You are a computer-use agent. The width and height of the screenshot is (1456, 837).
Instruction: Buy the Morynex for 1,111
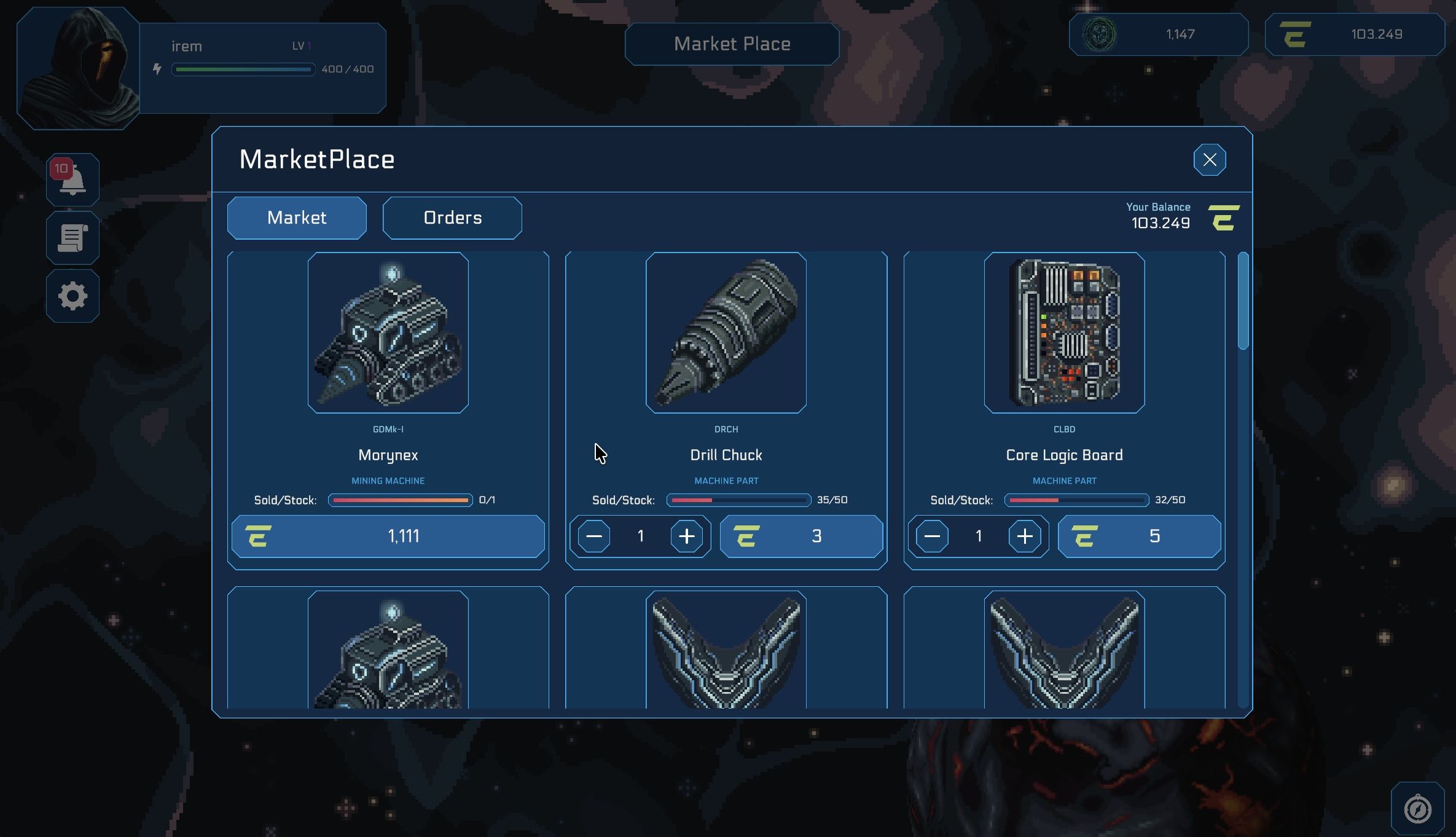pyautogui.click(x=388, y=536)
